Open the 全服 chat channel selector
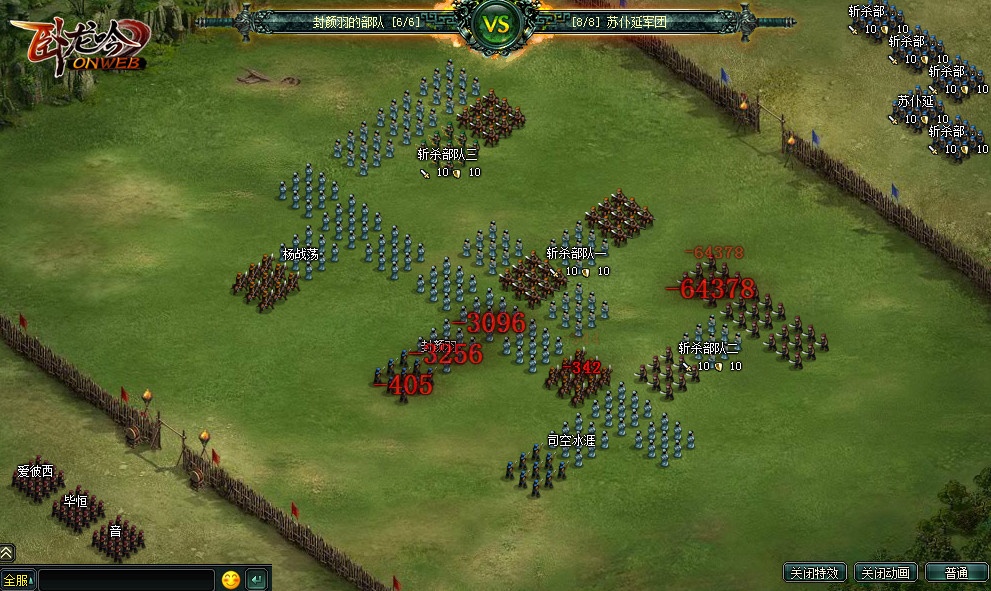Image resolution: width=991 pixels, height=591 pixels. [x=17, y=579]
